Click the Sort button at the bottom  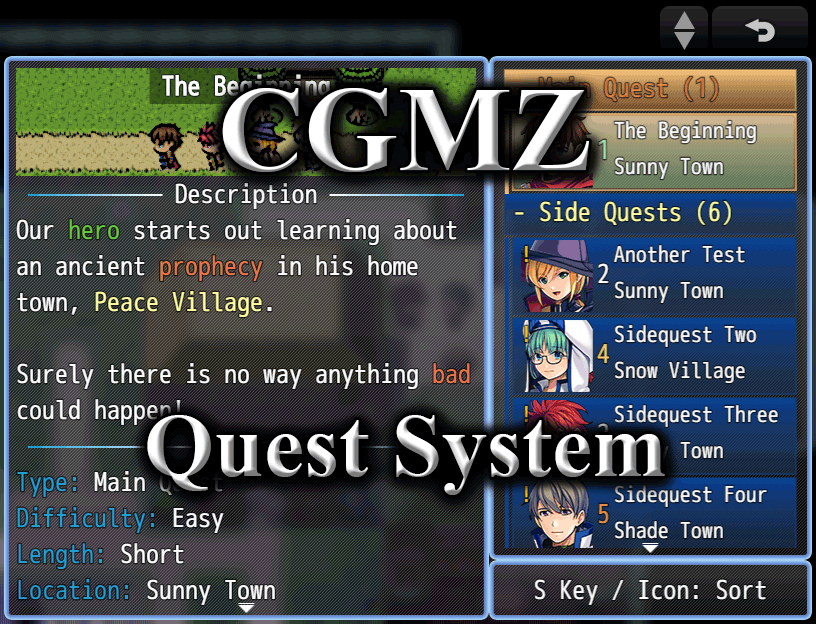[650, 590]
